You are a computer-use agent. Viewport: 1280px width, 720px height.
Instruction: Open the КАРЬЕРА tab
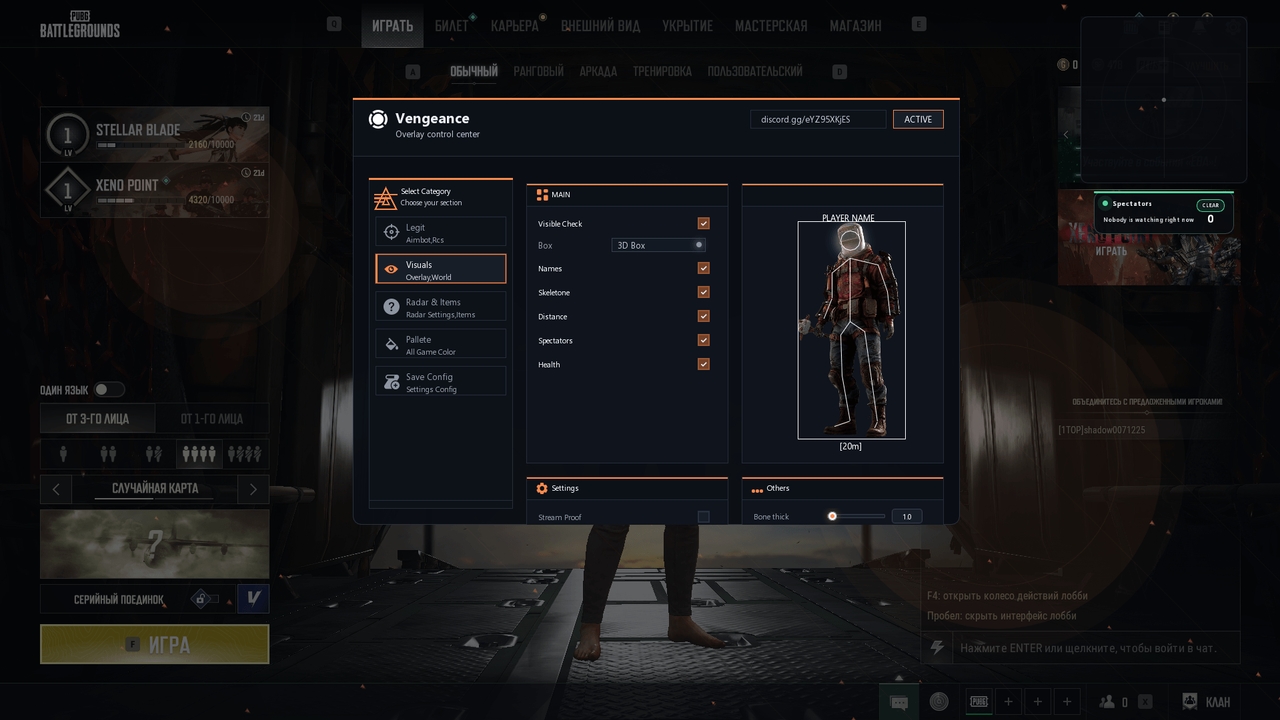[x=514, y=26]
